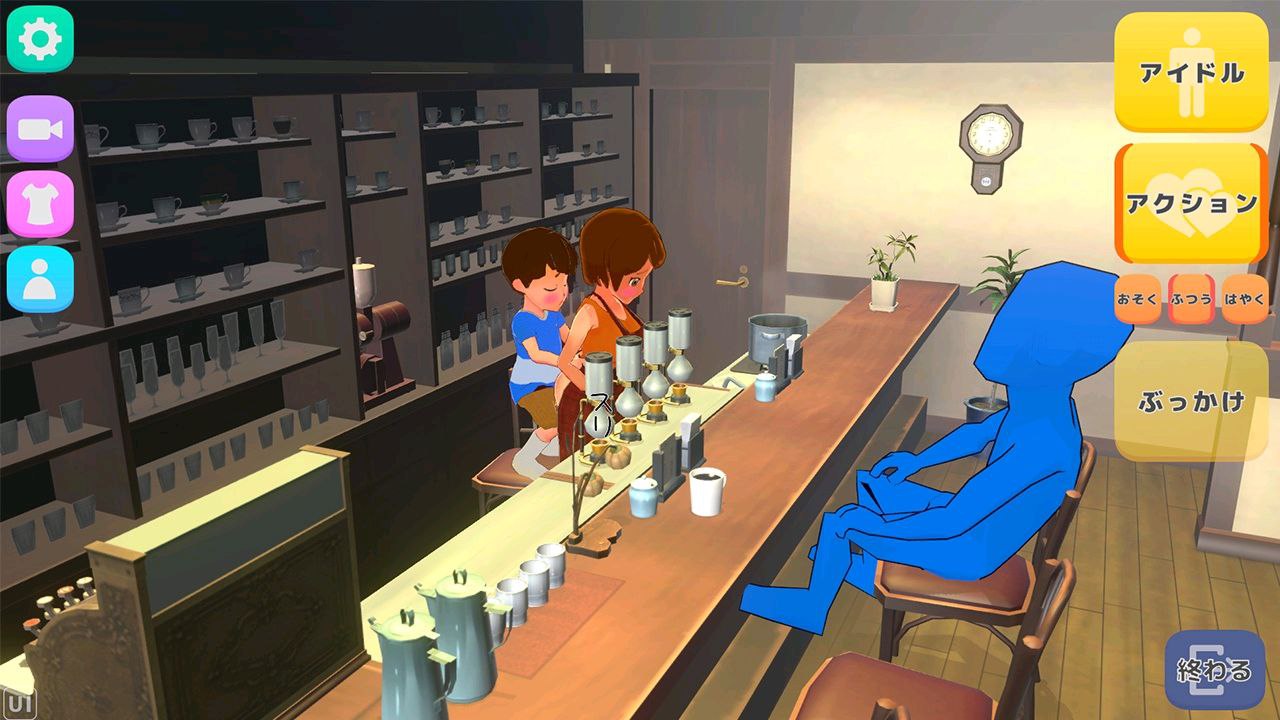
Task: Select the ふつう normal speed option
Action: pos(1190,298)
